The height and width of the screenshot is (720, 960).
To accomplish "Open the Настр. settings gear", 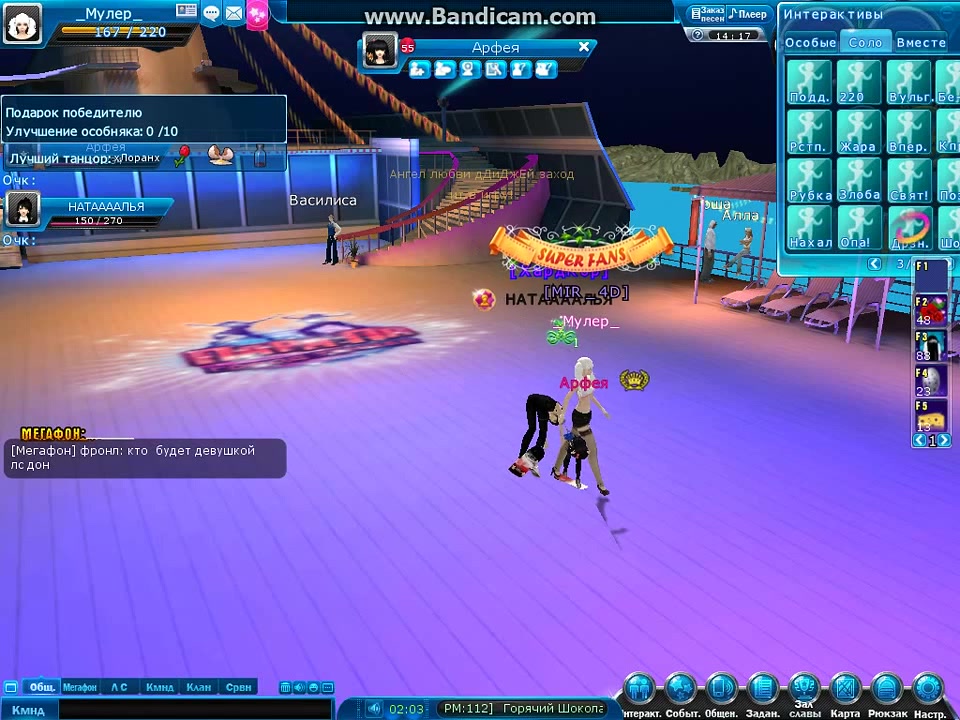I will [x=928, y=690].
